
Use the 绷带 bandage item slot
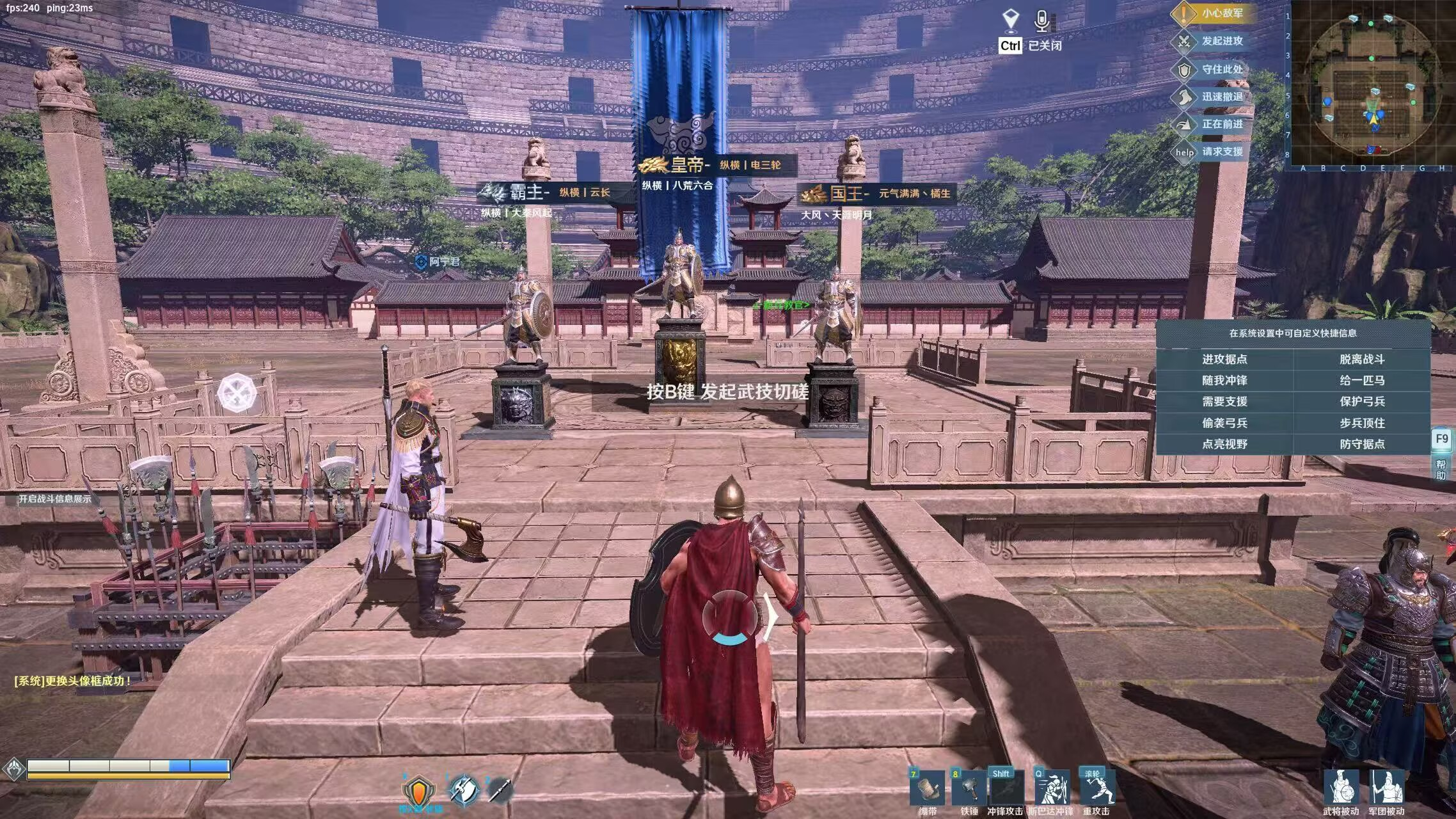[x=928, y=789]
